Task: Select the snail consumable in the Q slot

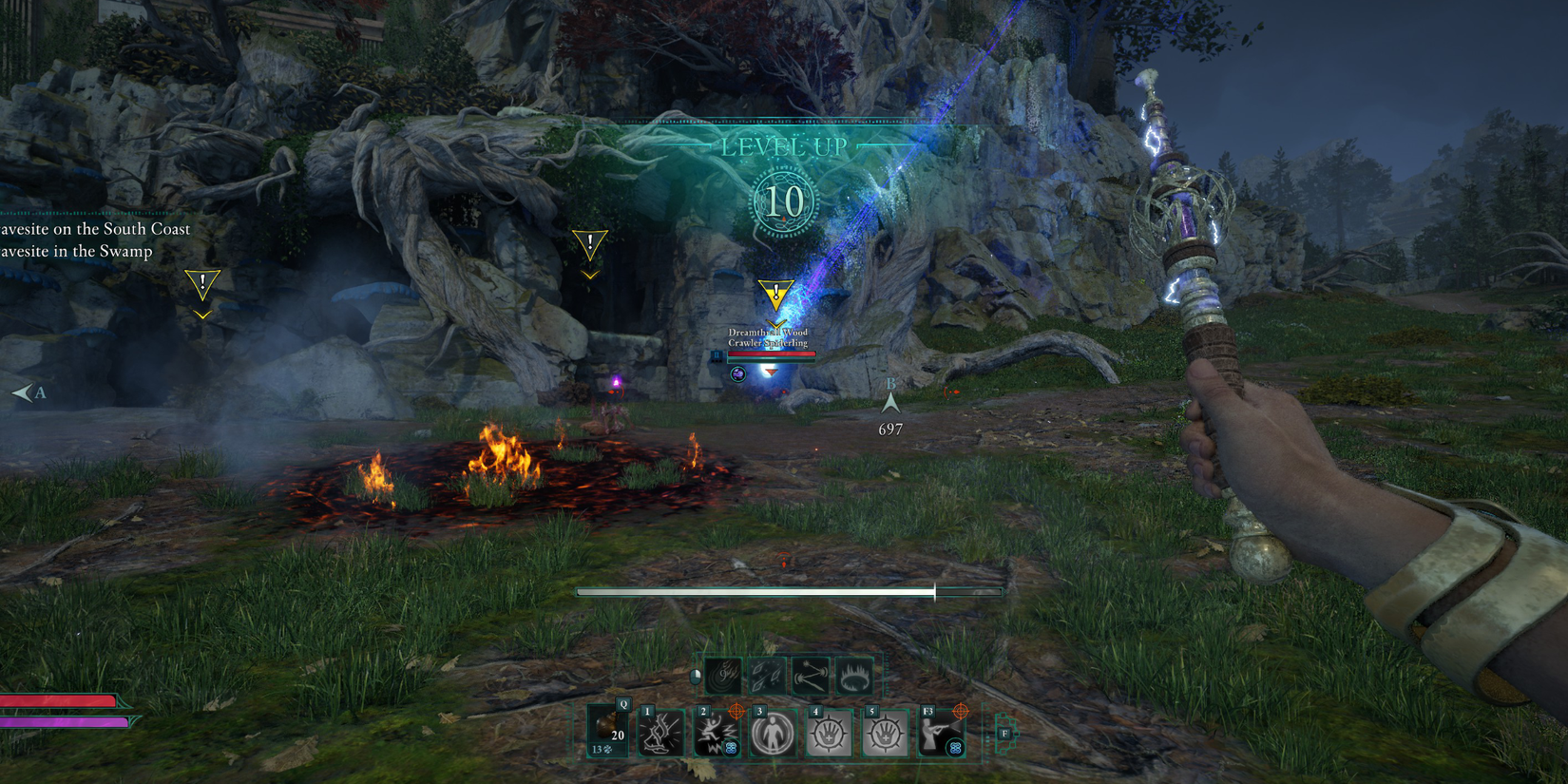Action: [605, 727]
